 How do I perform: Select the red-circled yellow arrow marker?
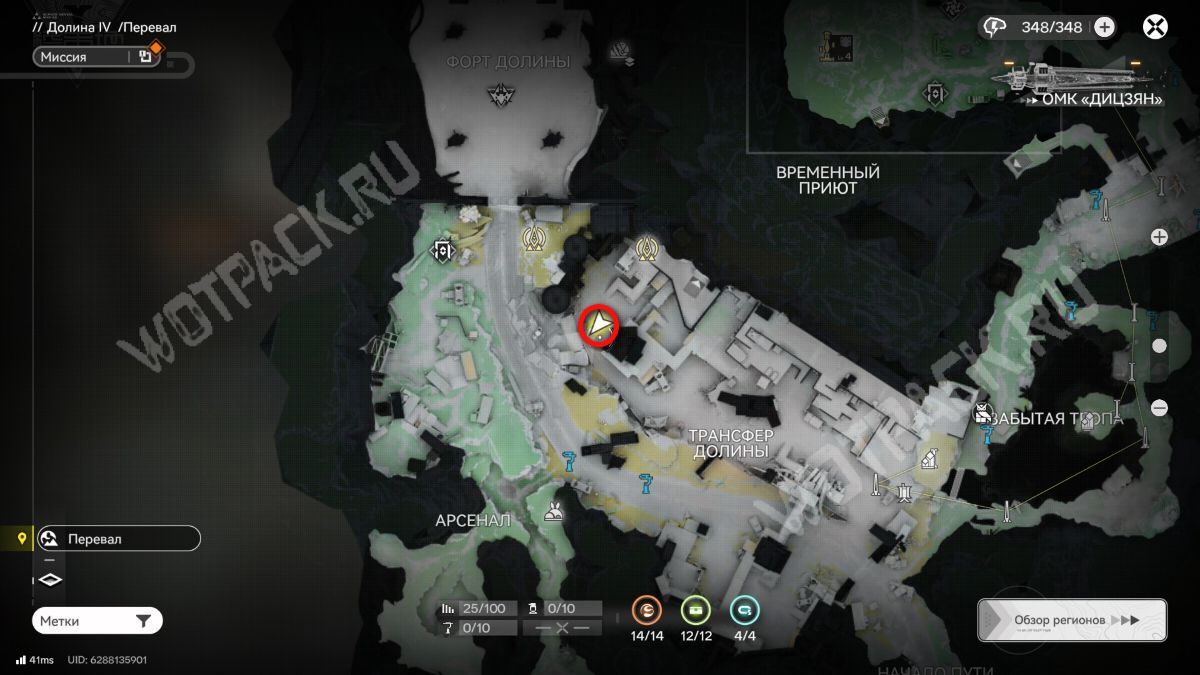[599, 325]
